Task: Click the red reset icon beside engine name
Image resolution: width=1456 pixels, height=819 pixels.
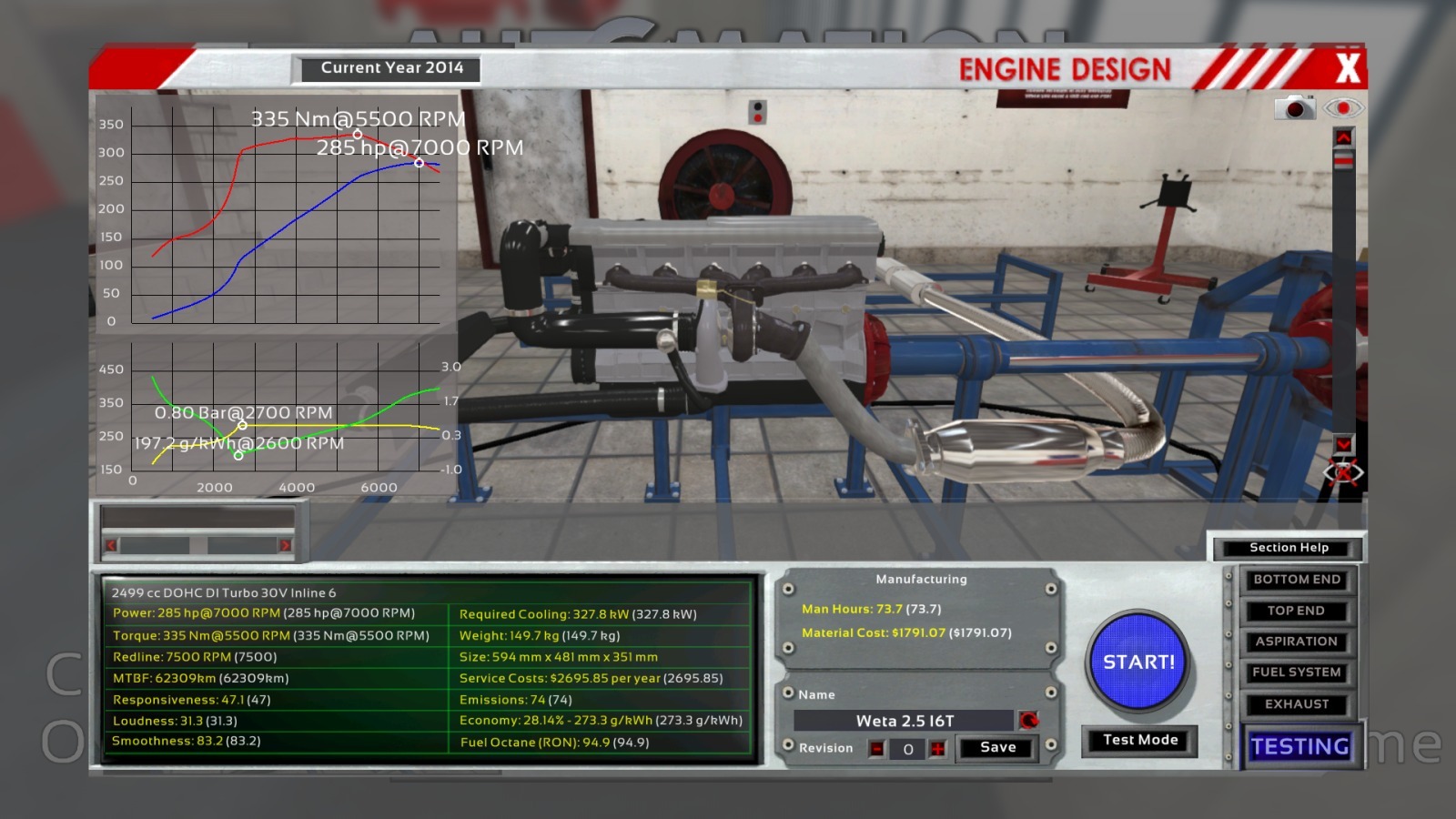Action: tap(1029, 721)
